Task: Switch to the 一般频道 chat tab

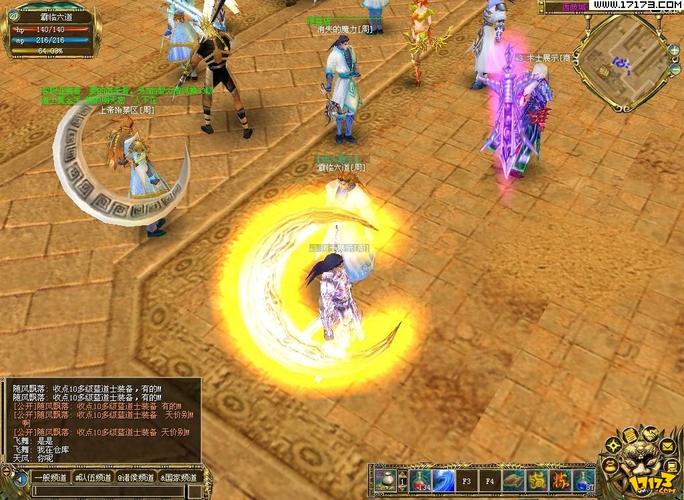Action: 51,478
